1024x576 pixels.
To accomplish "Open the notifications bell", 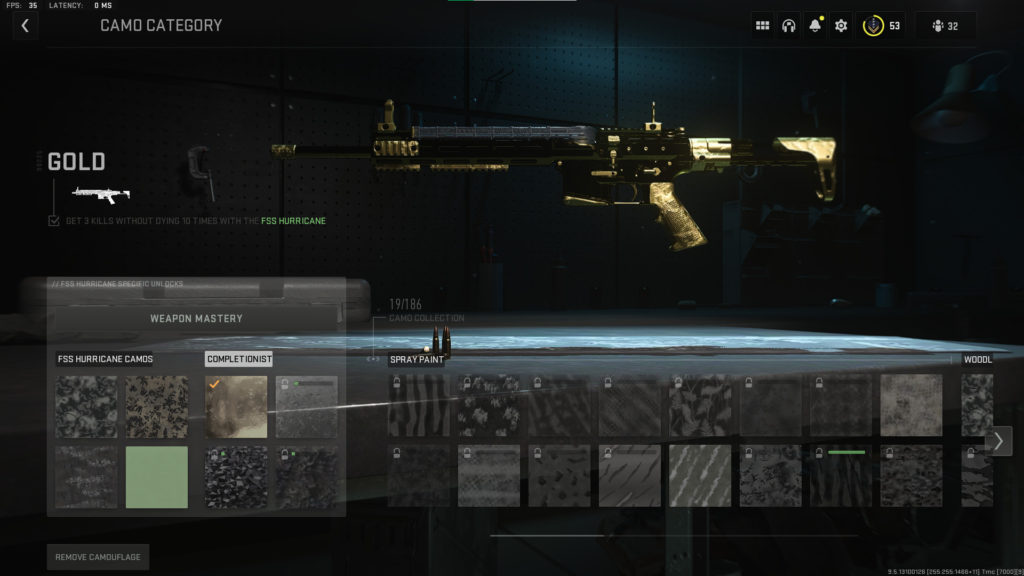I will [815, 26].
